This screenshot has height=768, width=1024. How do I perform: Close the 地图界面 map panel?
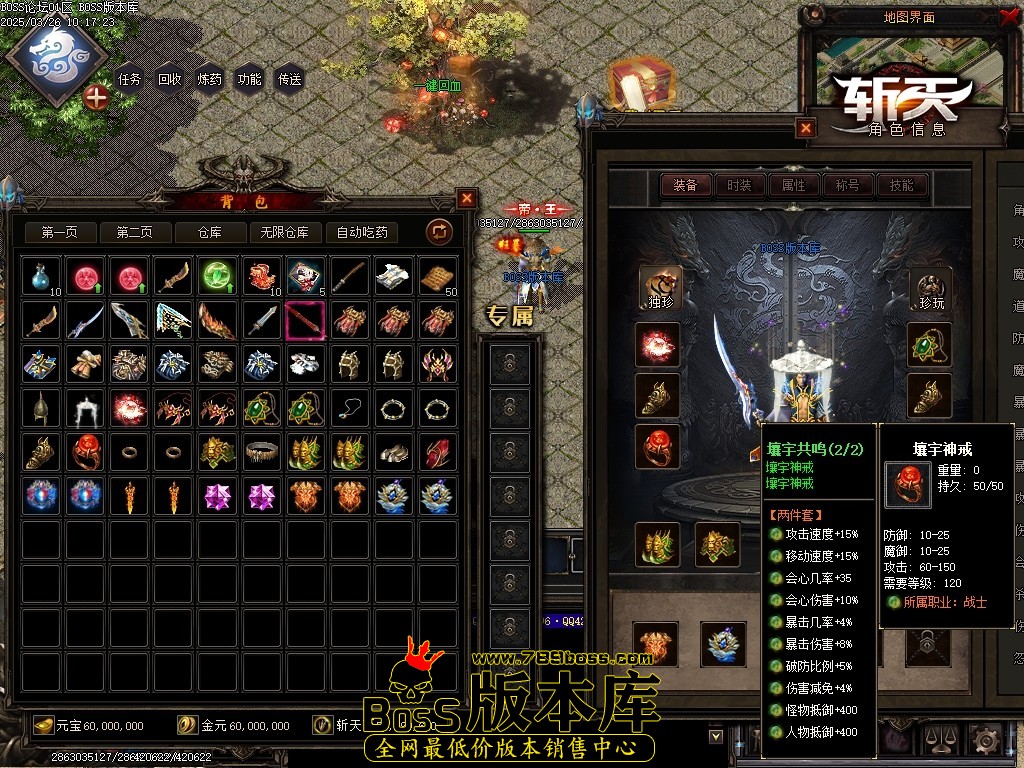1007,17
